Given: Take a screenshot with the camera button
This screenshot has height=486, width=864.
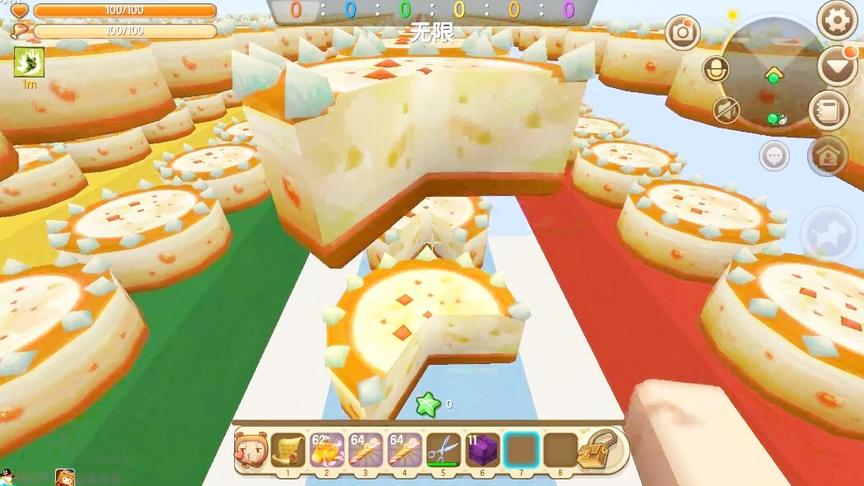Looking at the screenshot, I should [683, 32].
